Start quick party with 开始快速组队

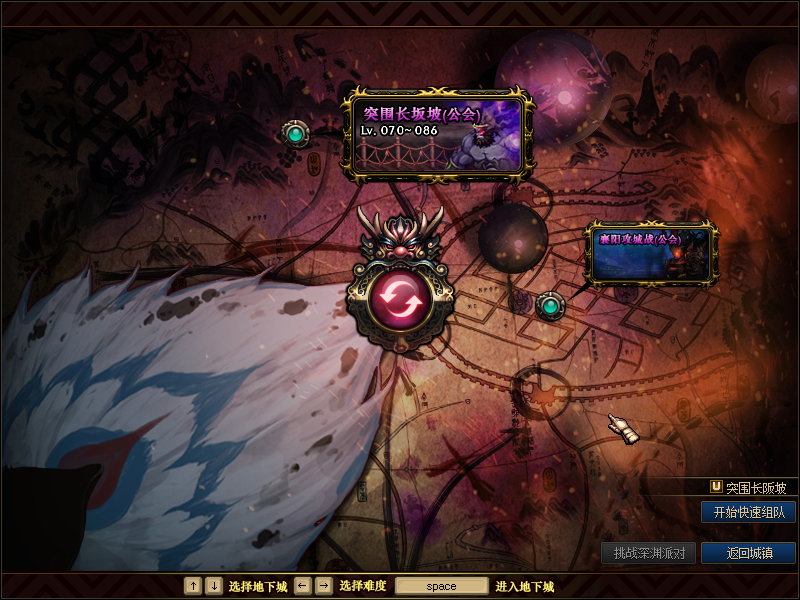click(x=748, y=512)
